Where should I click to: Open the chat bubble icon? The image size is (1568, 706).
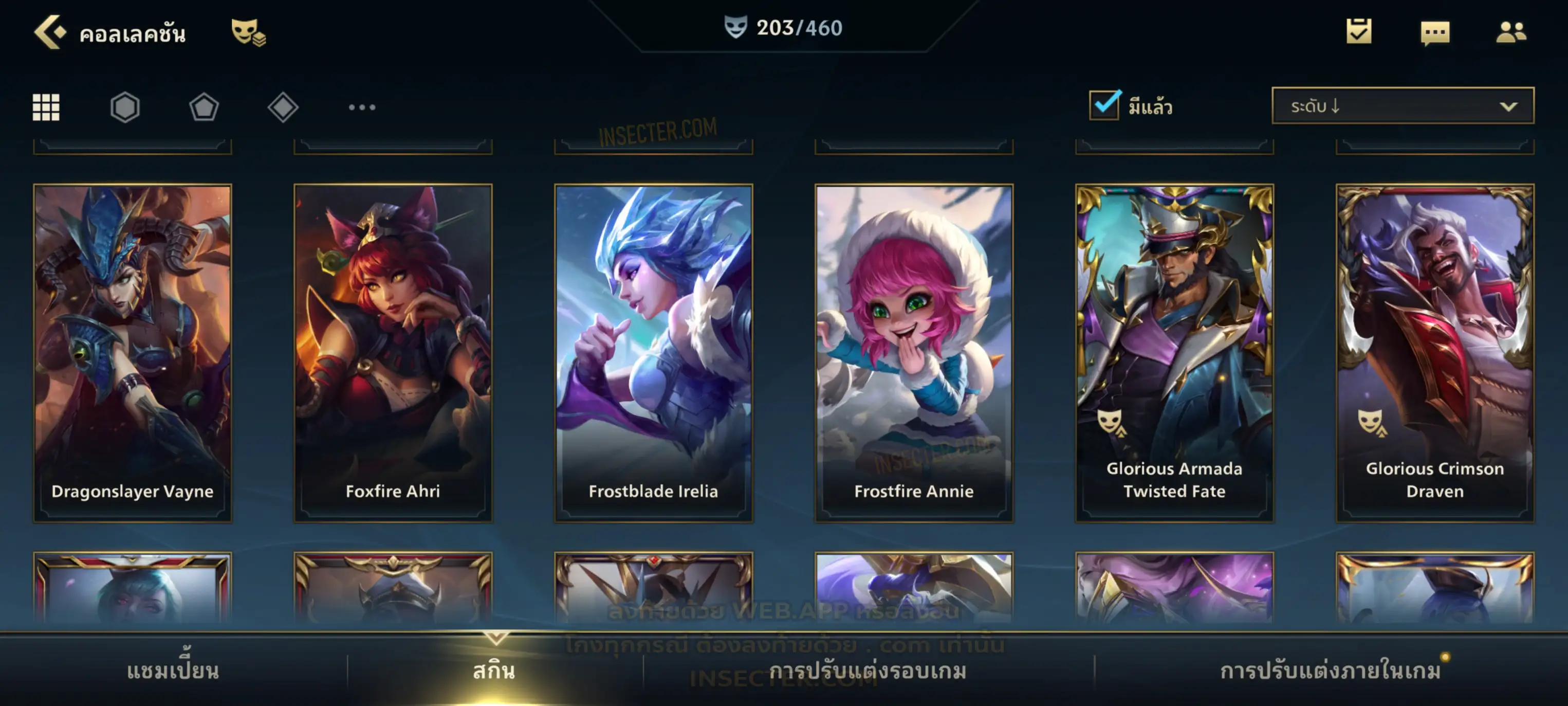[1435, 32]
